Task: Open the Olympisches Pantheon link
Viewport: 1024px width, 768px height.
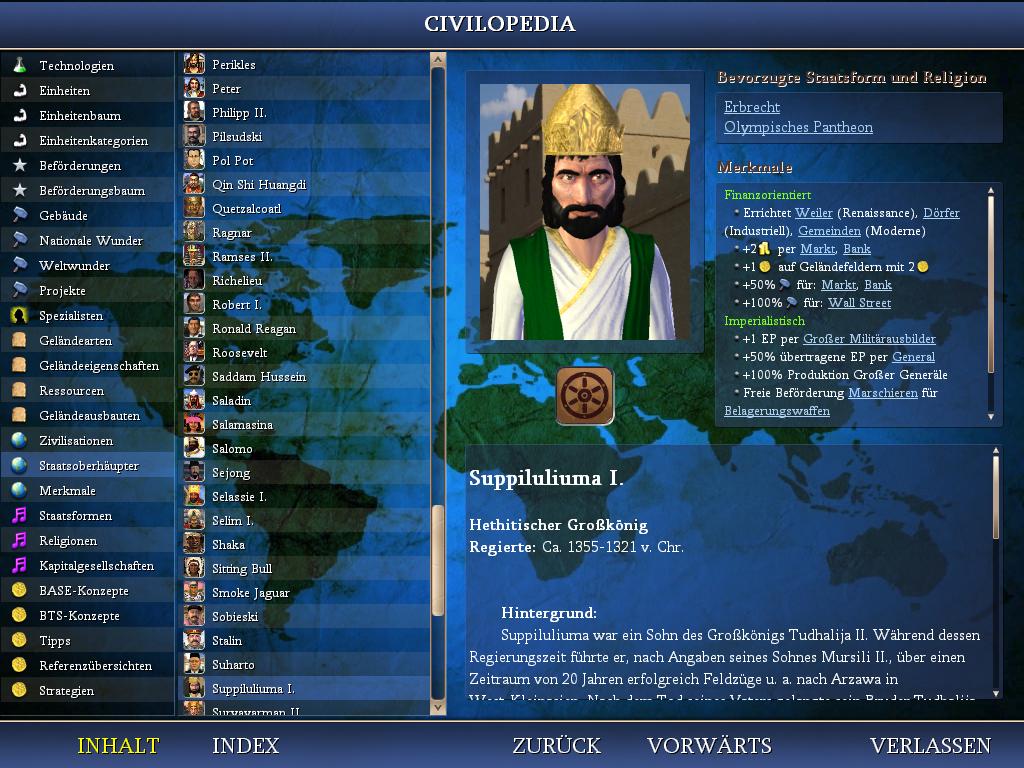Action: point(798,127)
